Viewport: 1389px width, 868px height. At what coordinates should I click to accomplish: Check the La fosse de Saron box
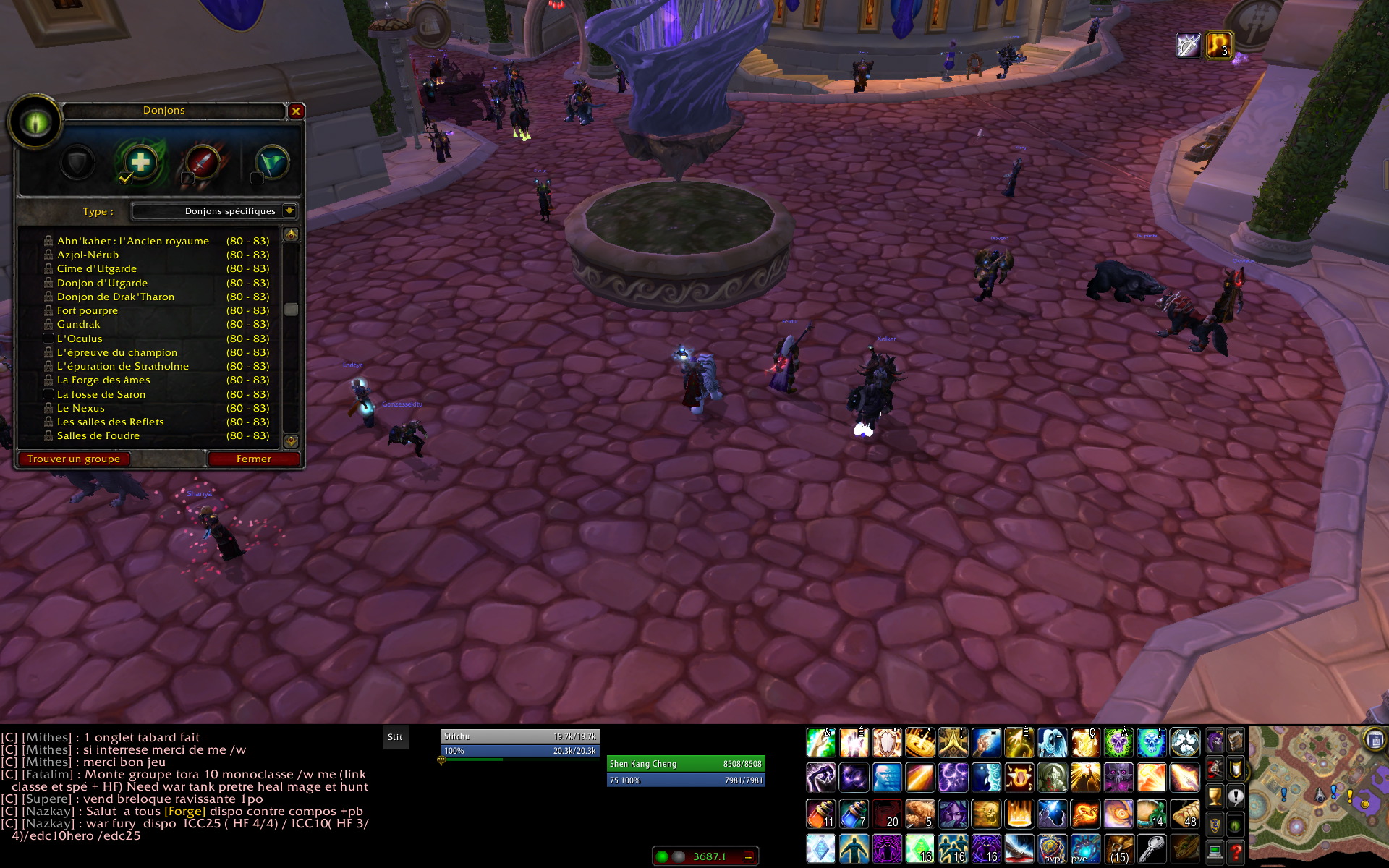coord(48,394)
